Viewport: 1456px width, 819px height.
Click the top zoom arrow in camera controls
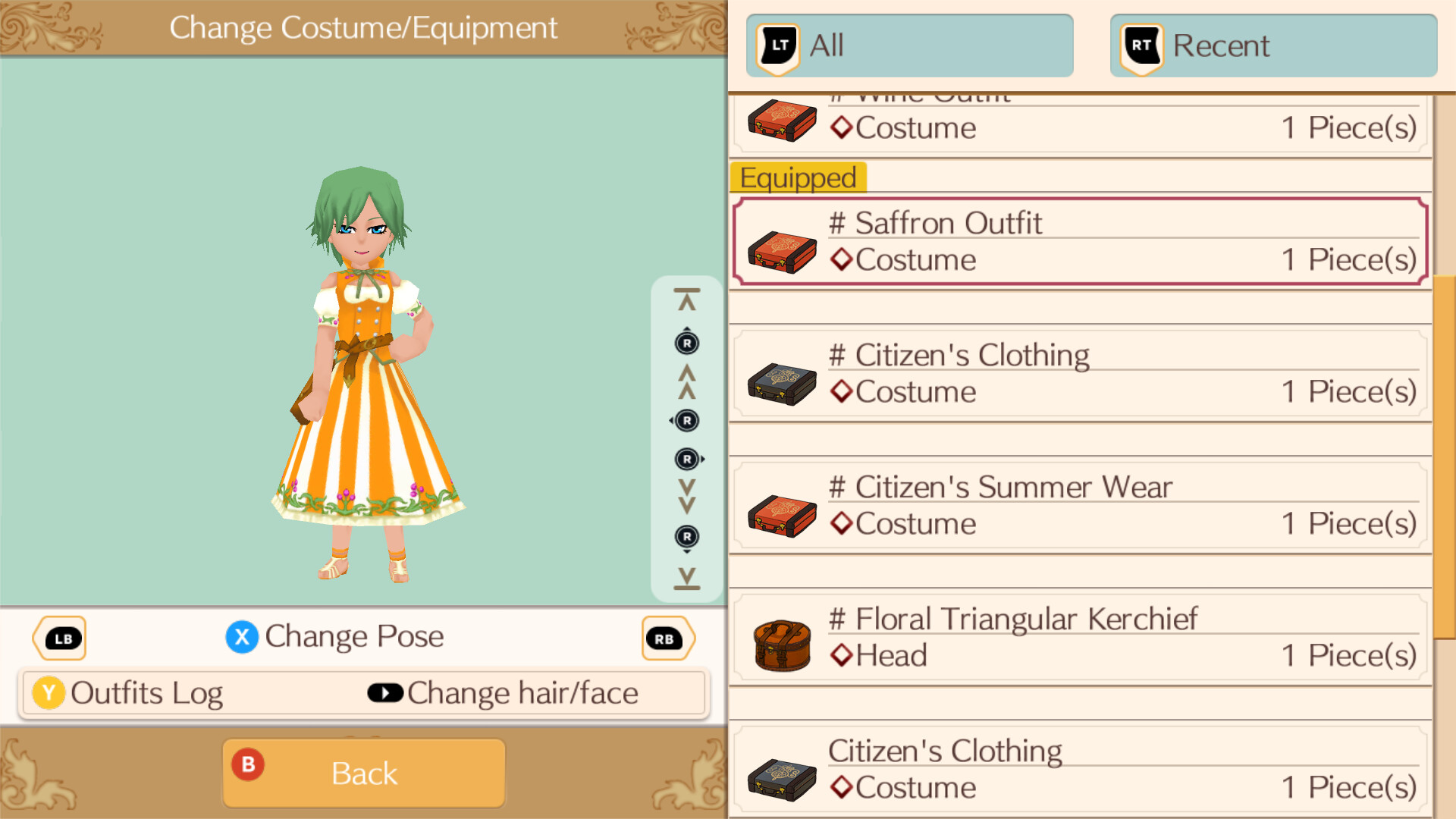[x=686, y=297]
